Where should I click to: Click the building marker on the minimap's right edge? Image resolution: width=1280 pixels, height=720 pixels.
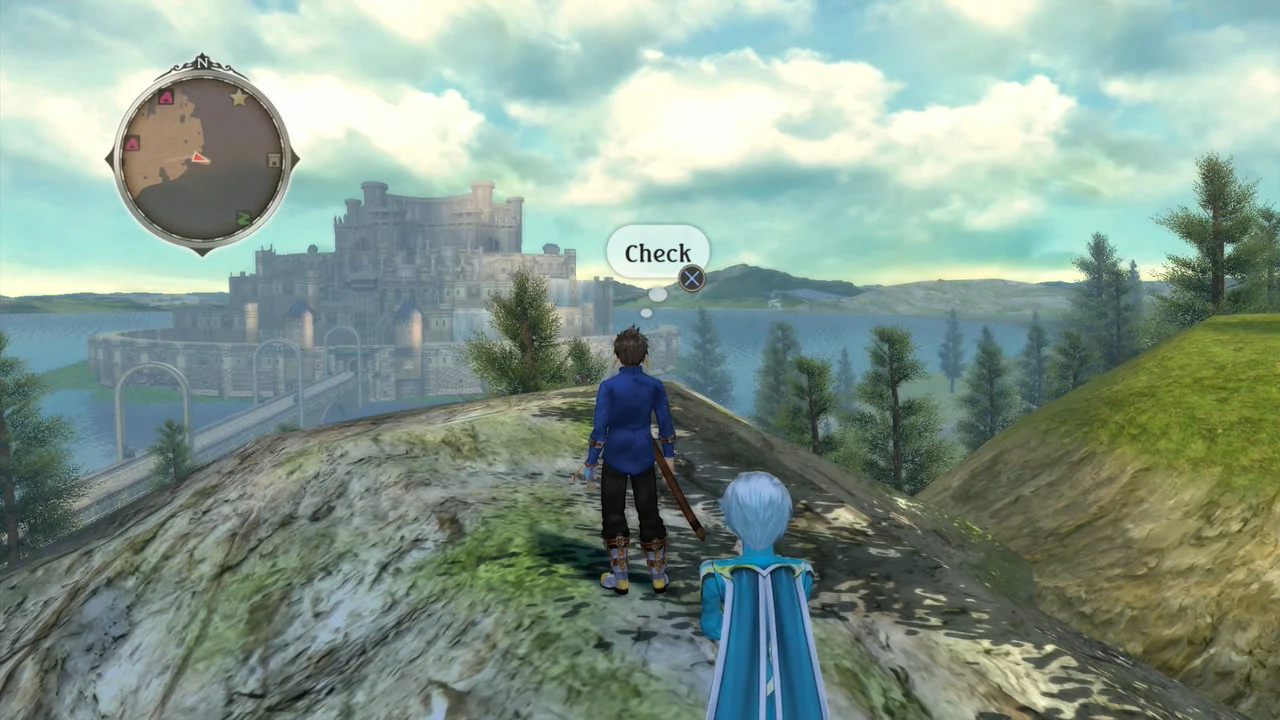tap(272, 159)
